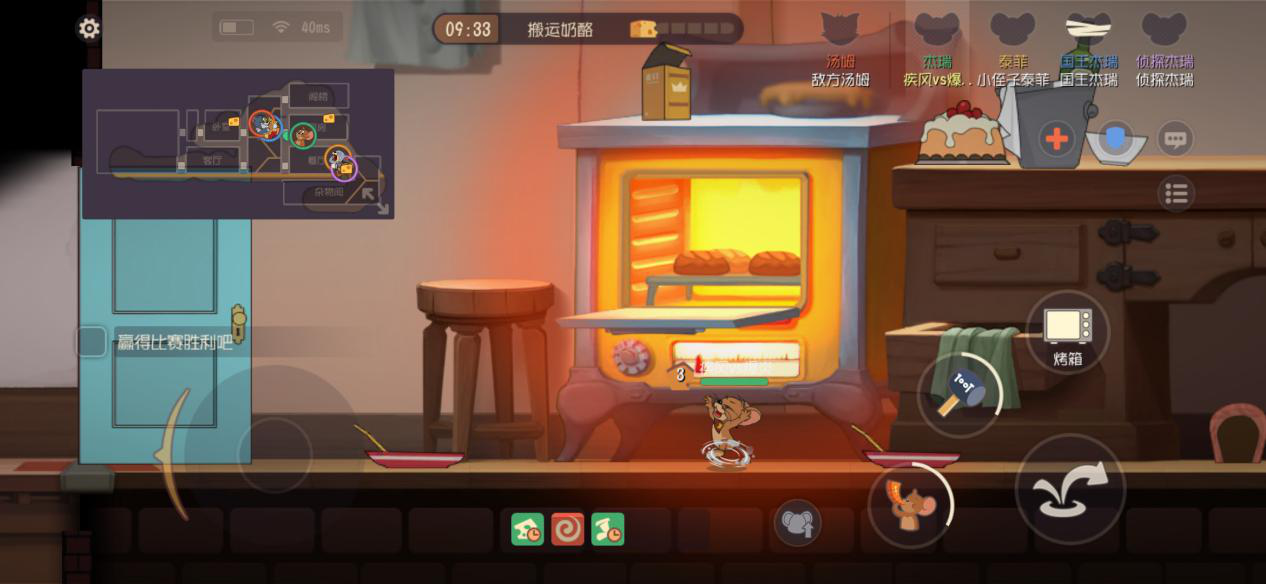
Task: Select the red swirl buff icon
Action: click(567, 529)
